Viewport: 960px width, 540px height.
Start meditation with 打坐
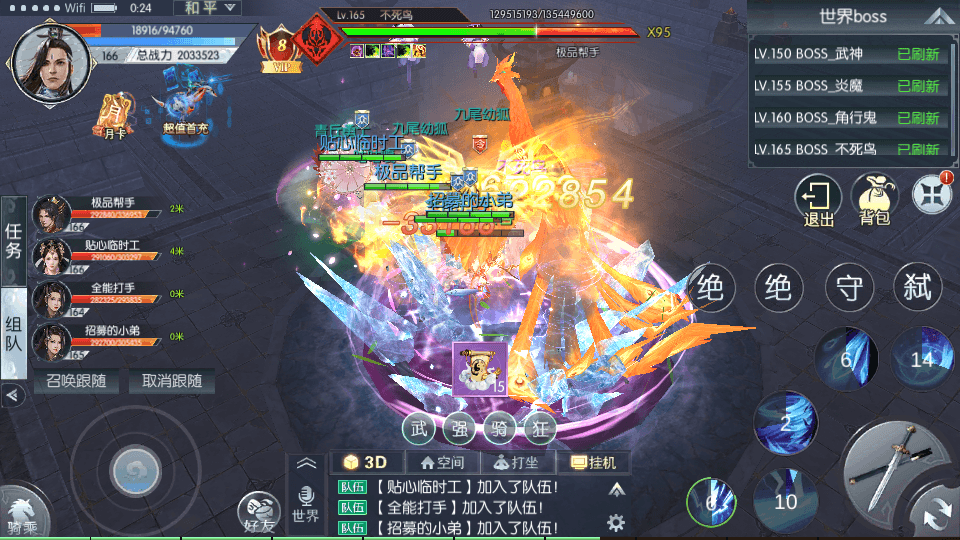pyautogui.click(x=516, y=462)
